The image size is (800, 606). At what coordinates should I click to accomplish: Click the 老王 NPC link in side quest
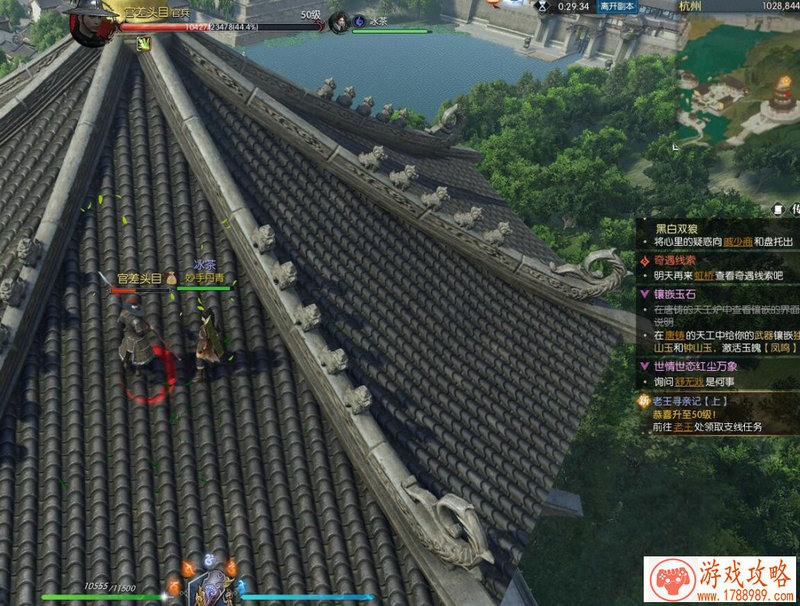coord(682,427)
